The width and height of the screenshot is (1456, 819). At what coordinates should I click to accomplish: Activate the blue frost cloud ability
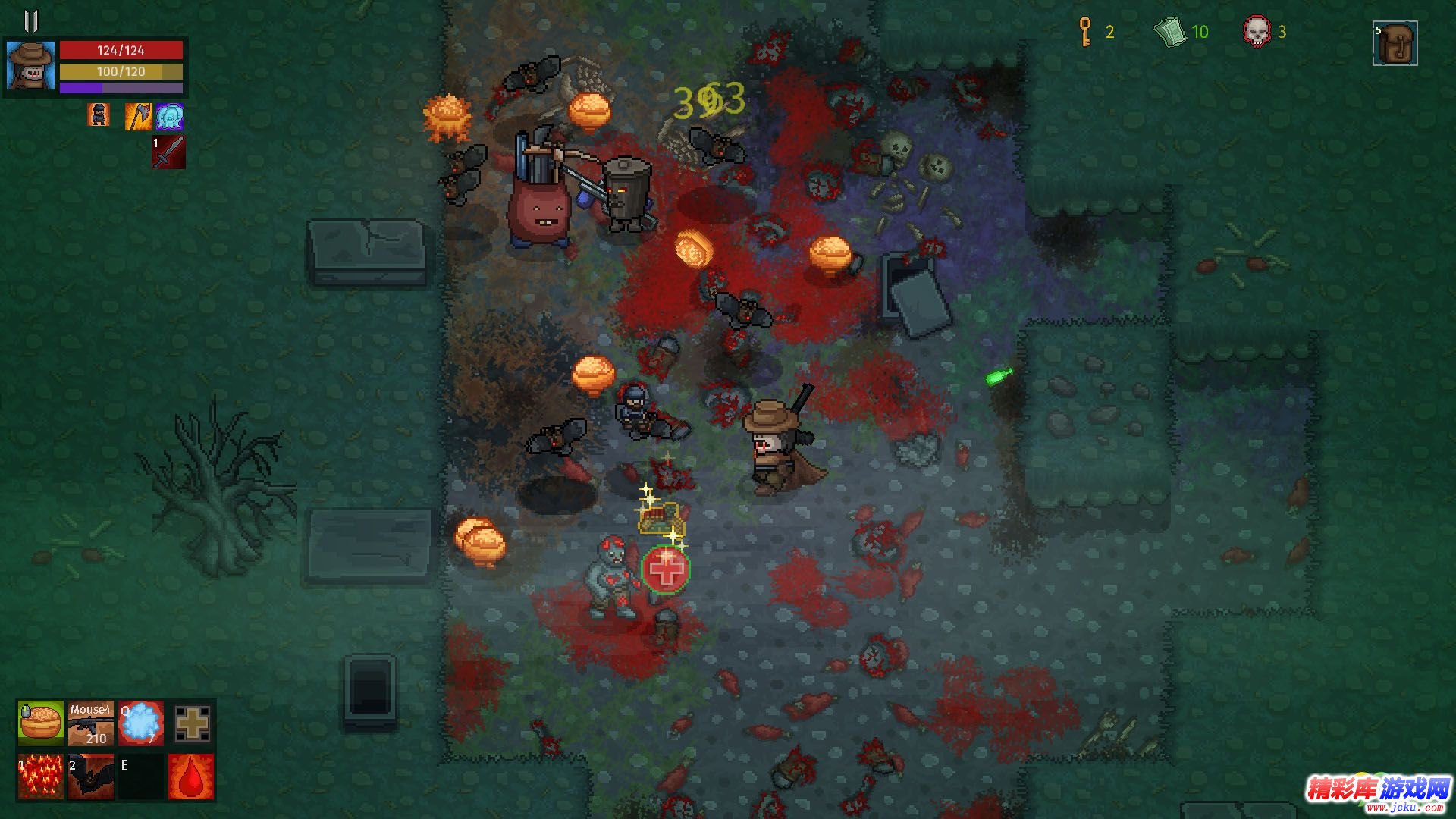point(141,723)
